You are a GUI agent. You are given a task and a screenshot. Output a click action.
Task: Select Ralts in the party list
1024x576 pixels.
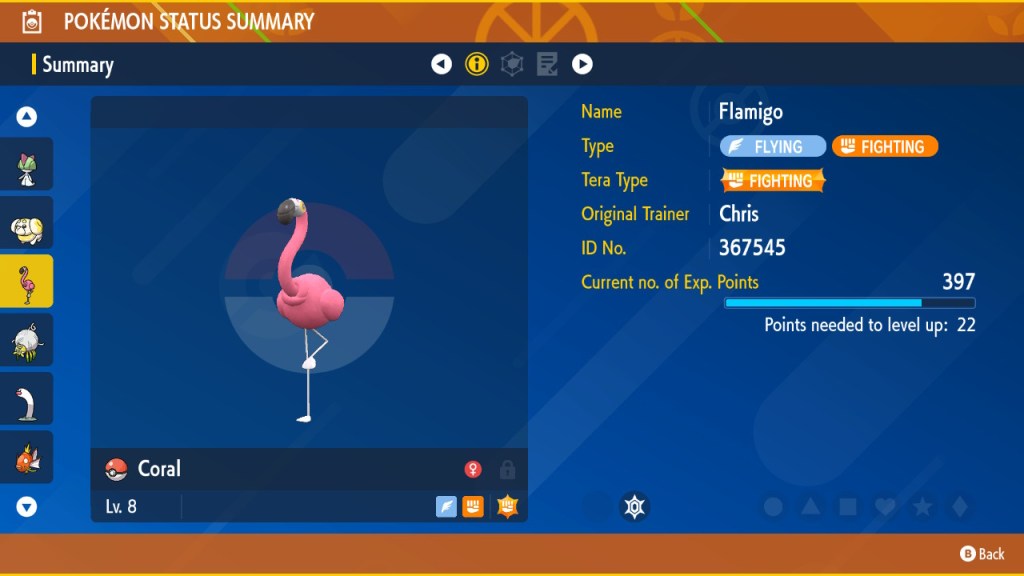point(27,164)
